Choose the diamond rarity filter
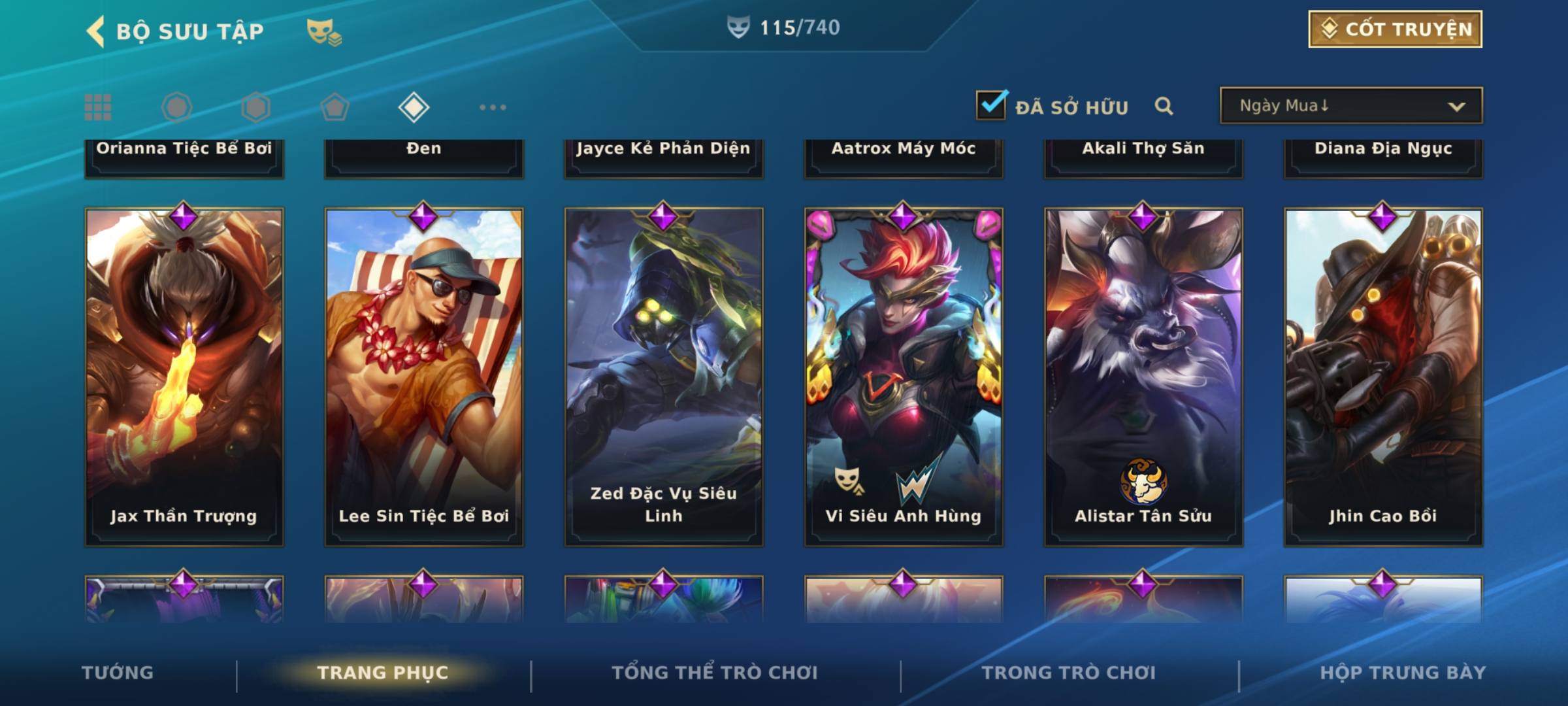The image size is (1568, 706). pyautogui.click(x=414, y=107)
